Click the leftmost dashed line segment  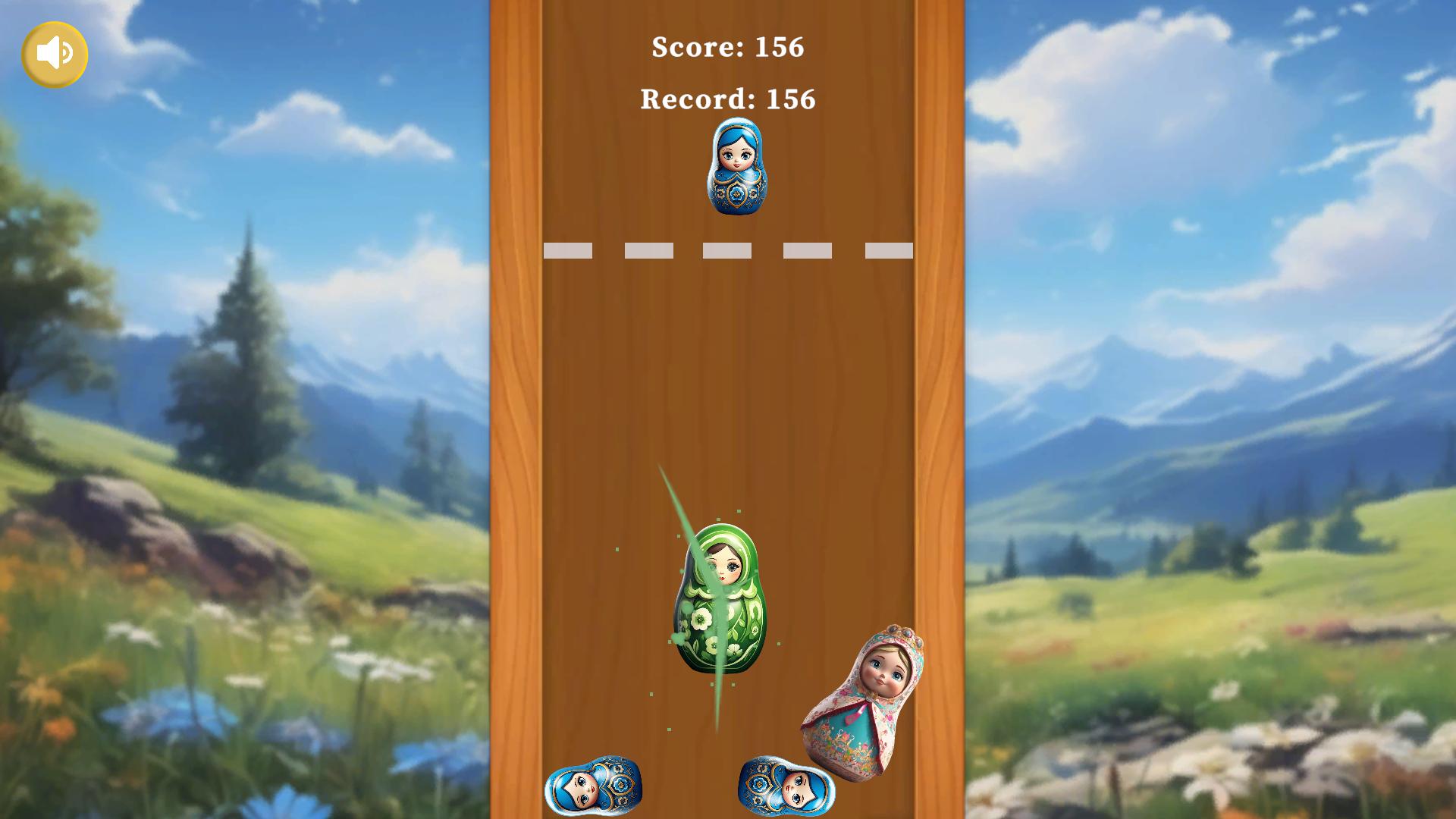570,250
